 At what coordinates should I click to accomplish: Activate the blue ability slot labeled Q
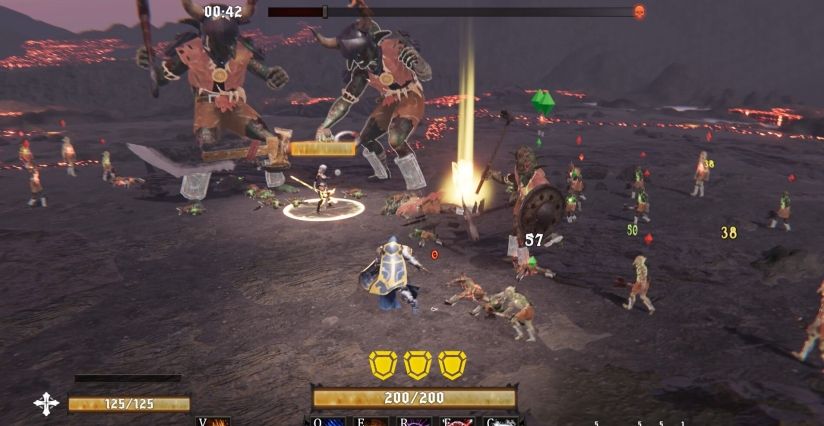click(x=330, y=422)
